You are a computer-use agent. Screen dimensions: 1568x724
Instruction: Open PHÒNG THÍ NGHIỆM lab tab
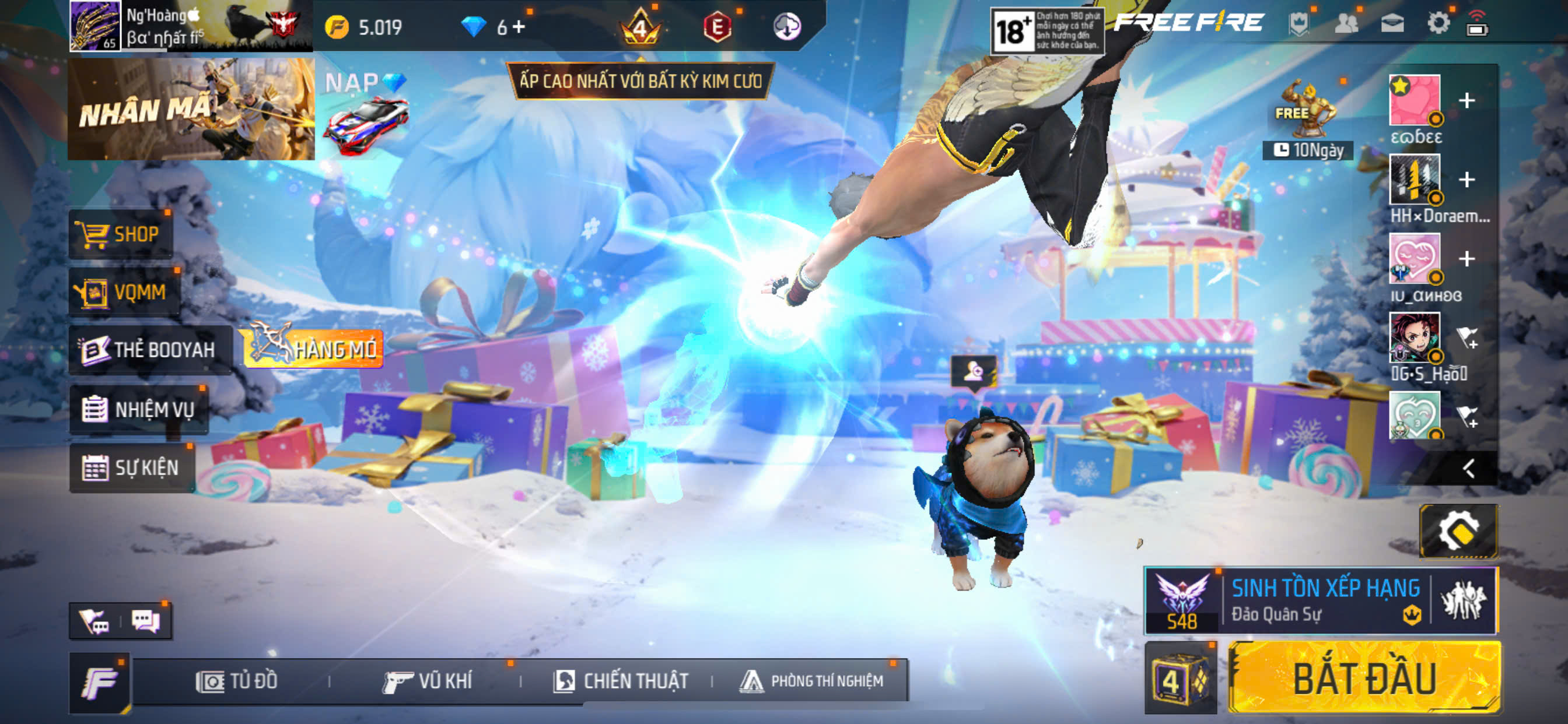click(811, 681)
